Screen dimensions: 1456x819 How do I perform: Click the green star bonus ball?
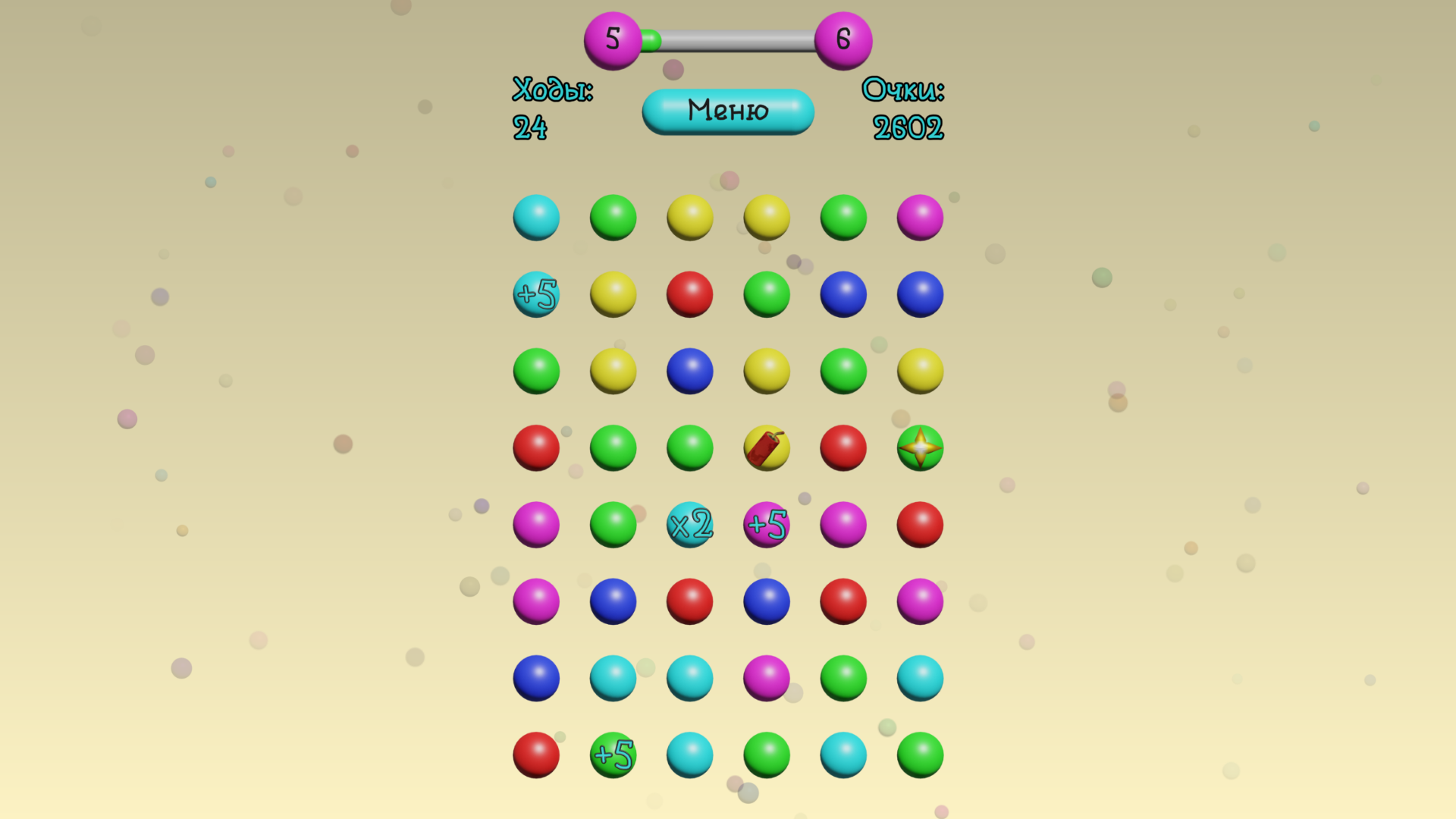[x=919, y=448]
